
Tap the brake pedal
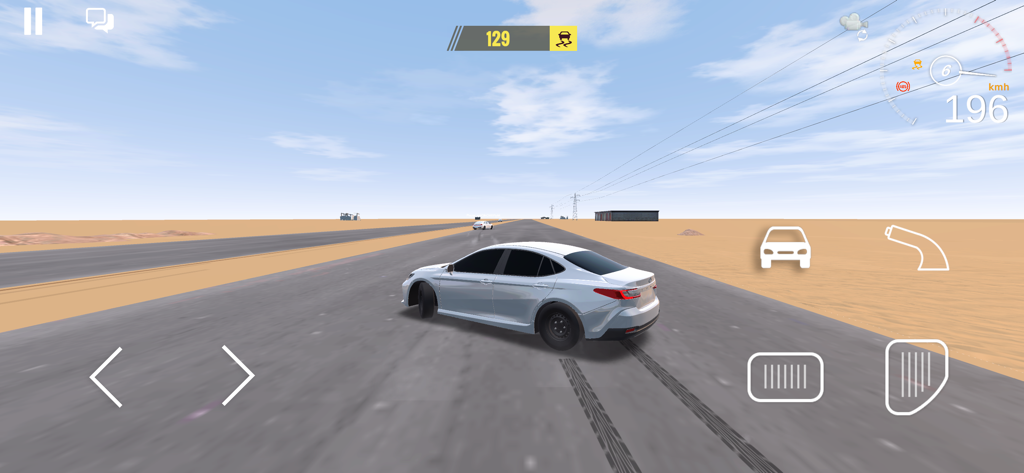pos(785,377)
